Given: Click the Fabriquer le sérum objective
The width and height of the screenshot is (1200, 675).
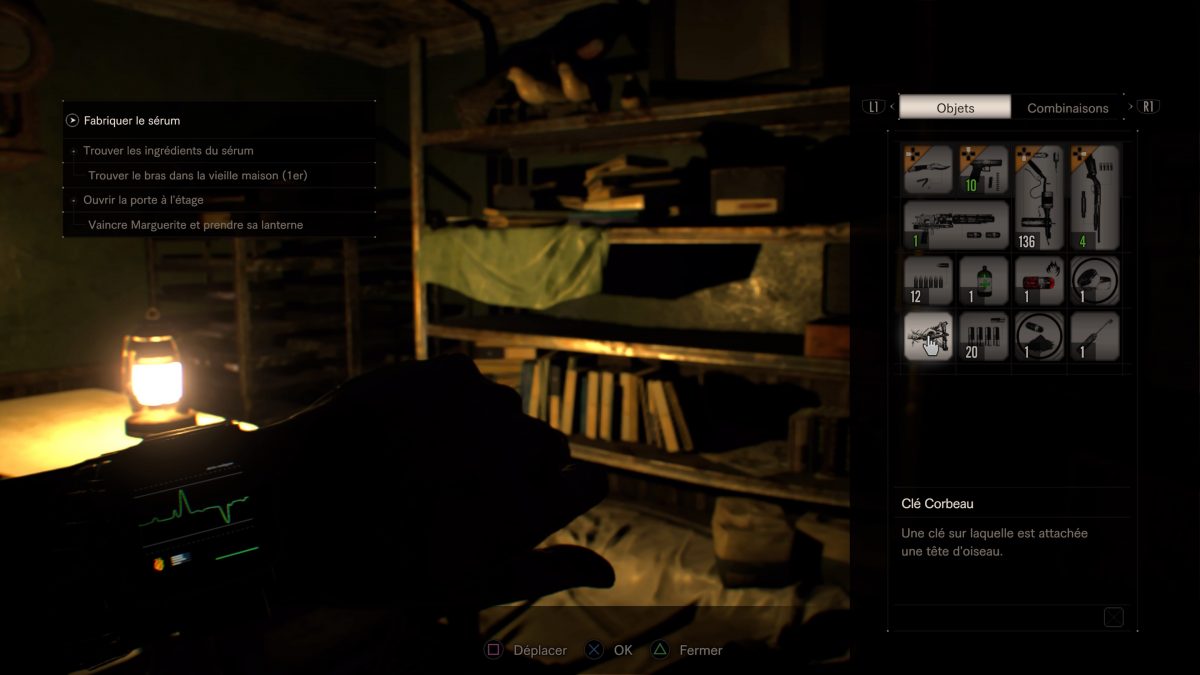Looking at the screenshot, I should (132, 121).
